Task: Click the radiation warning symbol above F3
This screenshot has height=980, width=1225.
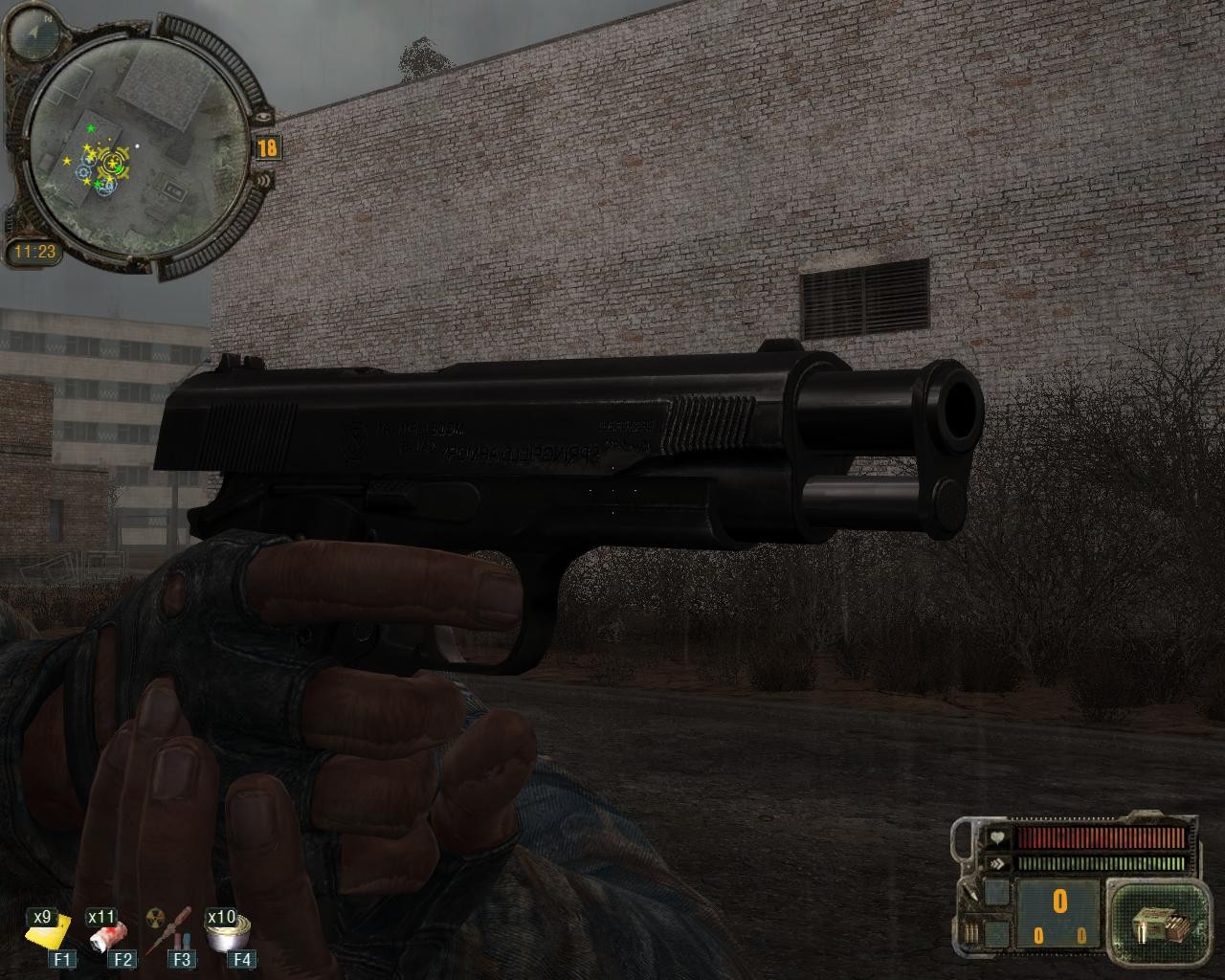Action: pyautogui.click(x=154, y=916)
